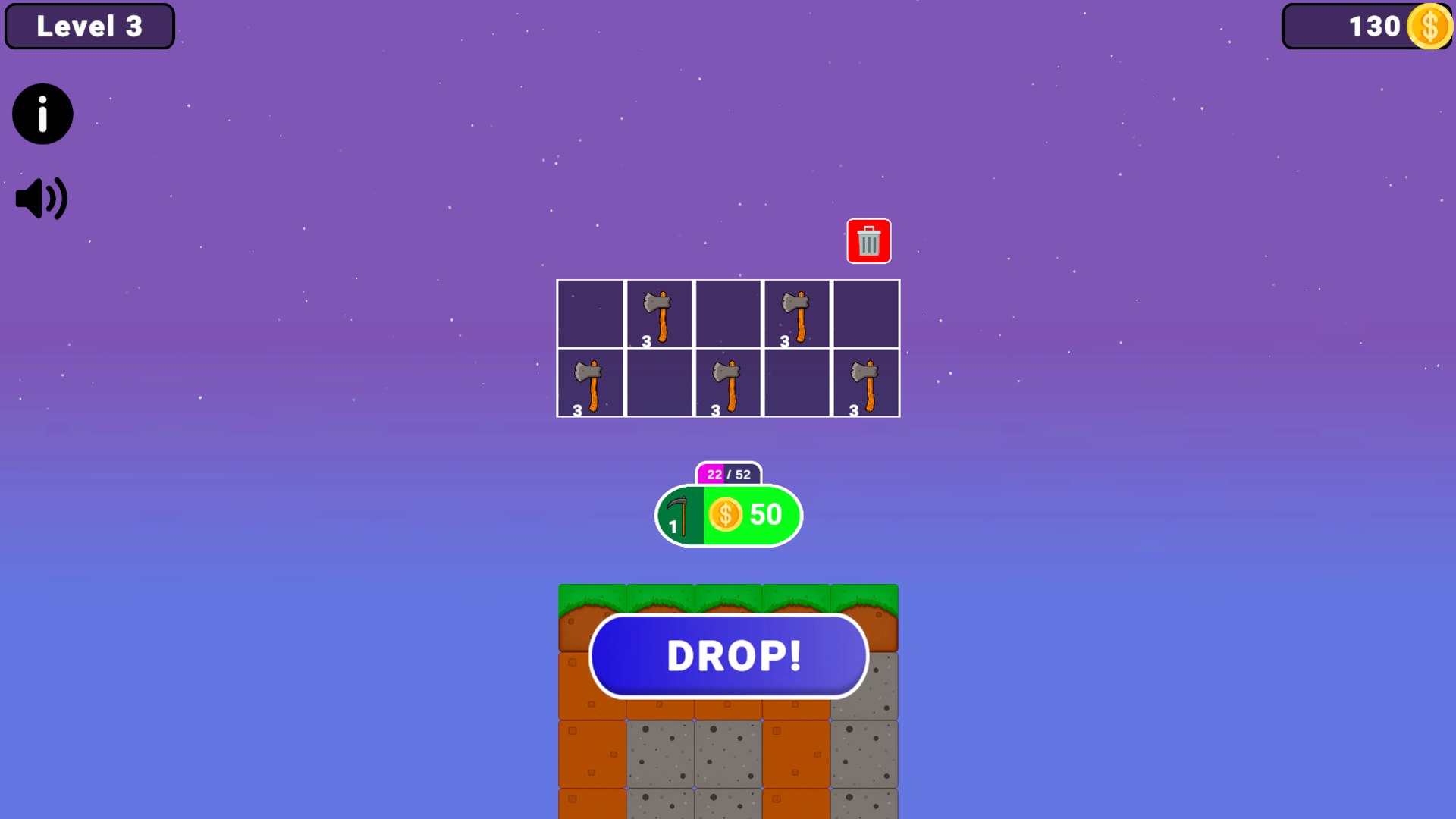Image resolution: width=1456 pixels, height=819 pixels.
Task: Select the pickaxe icon in the shop pill
Action: 679,515
